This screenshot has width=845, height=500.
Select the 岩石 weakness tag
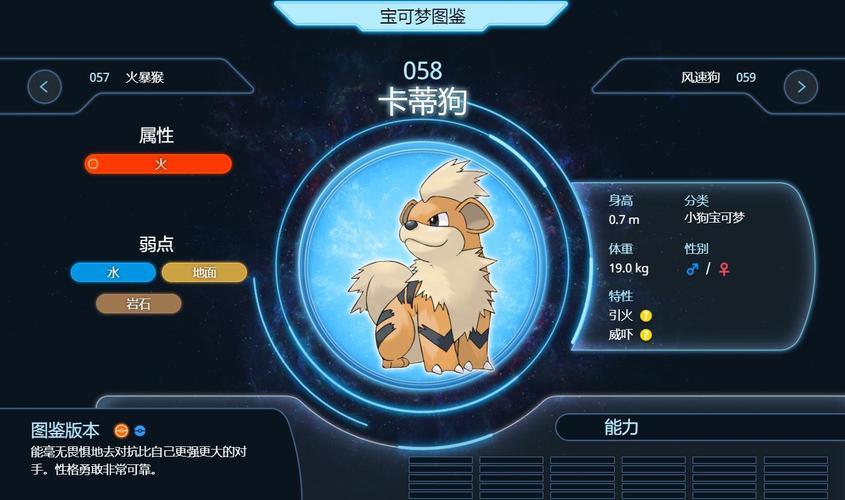(139, 303)
